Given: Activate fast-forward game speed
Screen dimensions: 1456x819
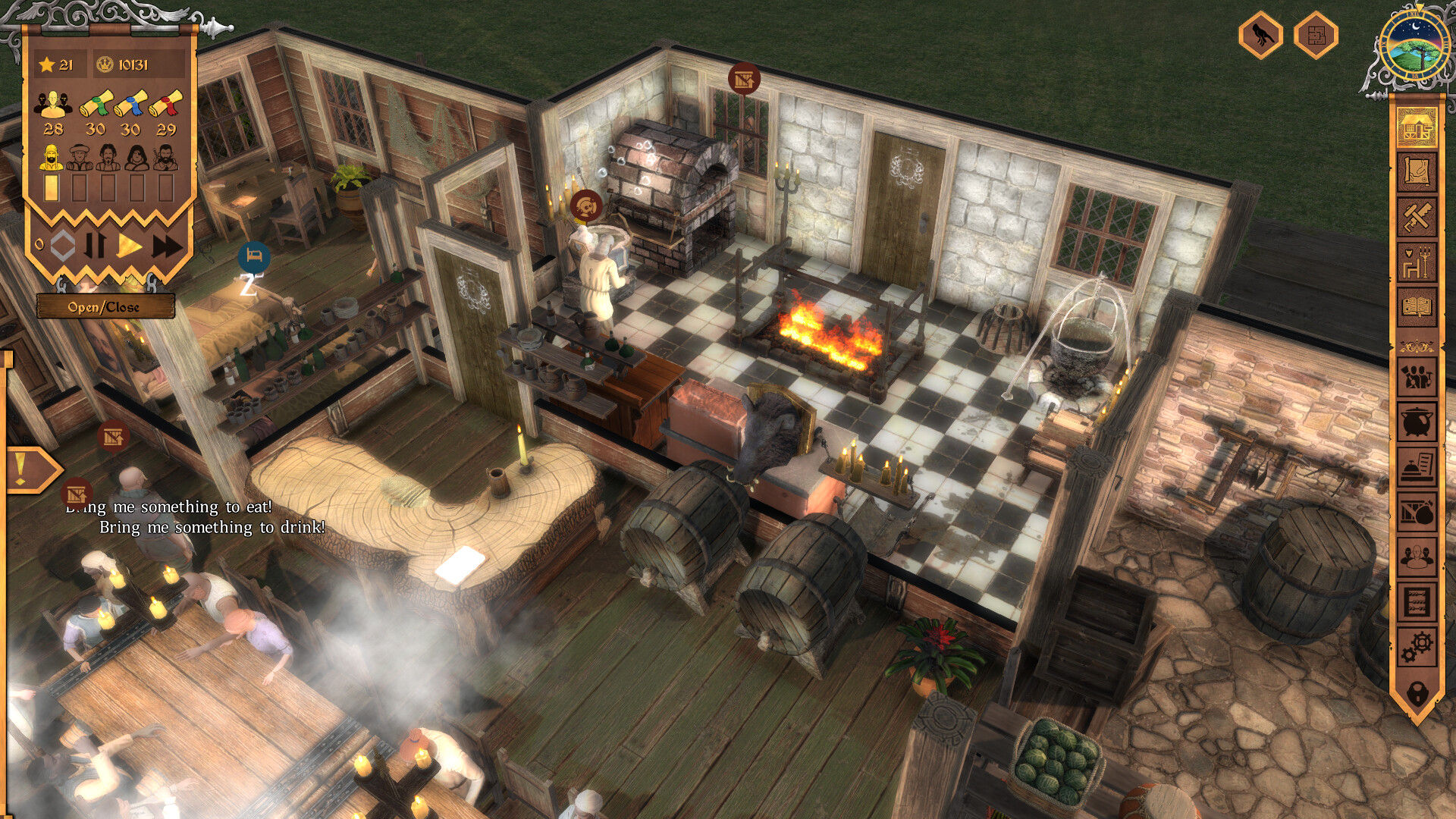Looking at the screenshot, I should 167,244.
